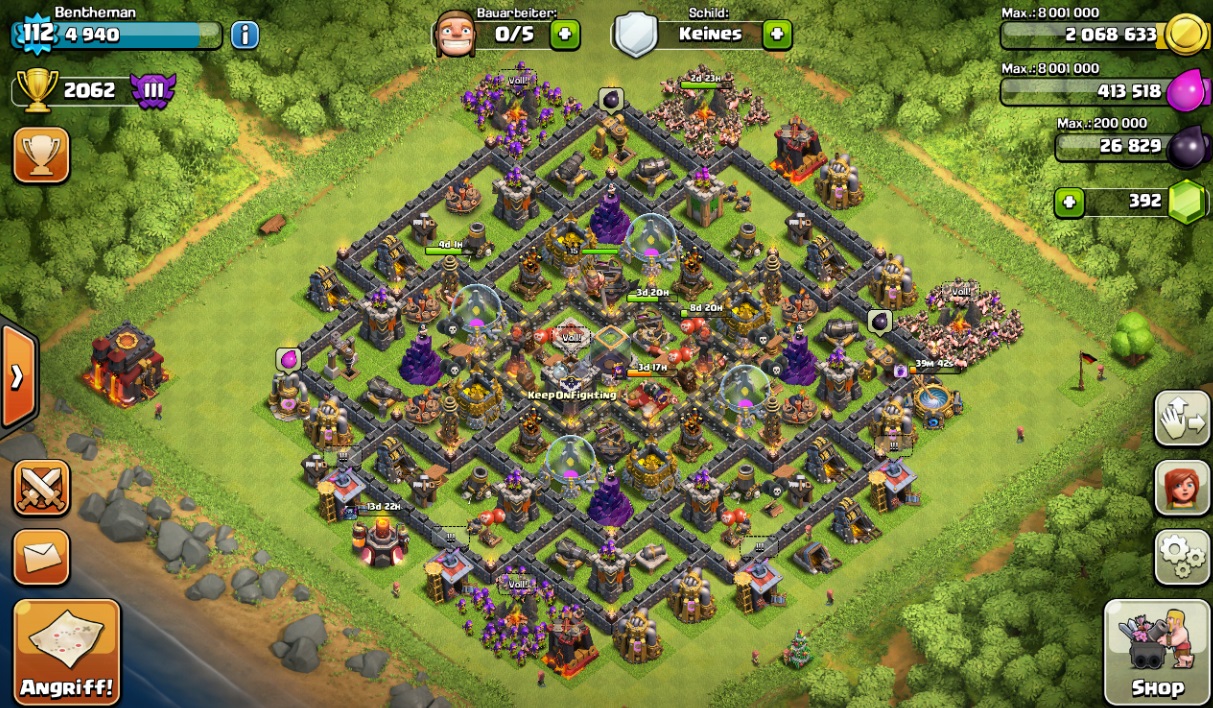Open the crossed swords battle log
This screenshot has width=1213, height=708.
click(41, 488)
